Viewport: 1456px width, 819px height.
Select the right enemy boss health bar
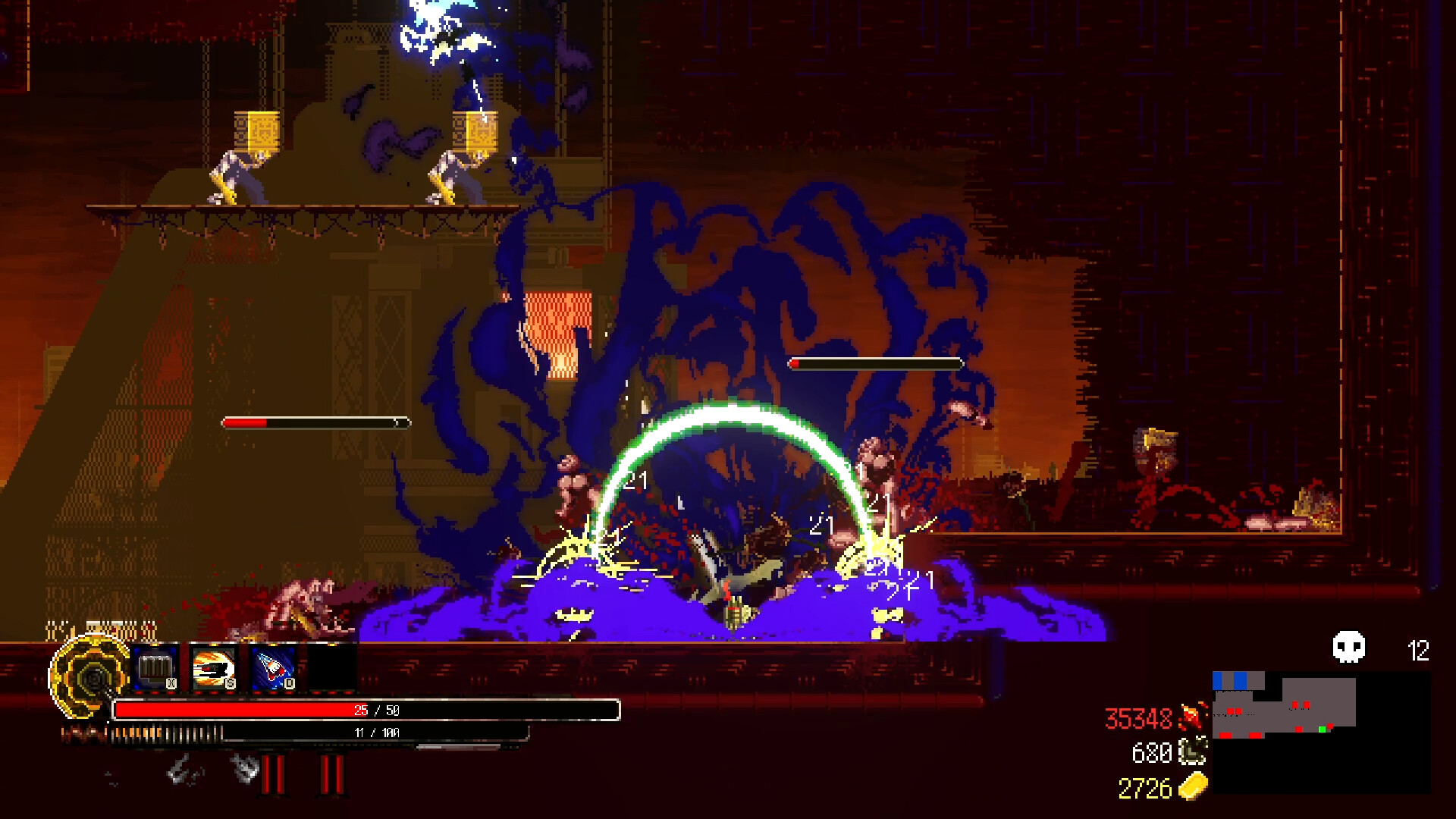tap(876, 363)
